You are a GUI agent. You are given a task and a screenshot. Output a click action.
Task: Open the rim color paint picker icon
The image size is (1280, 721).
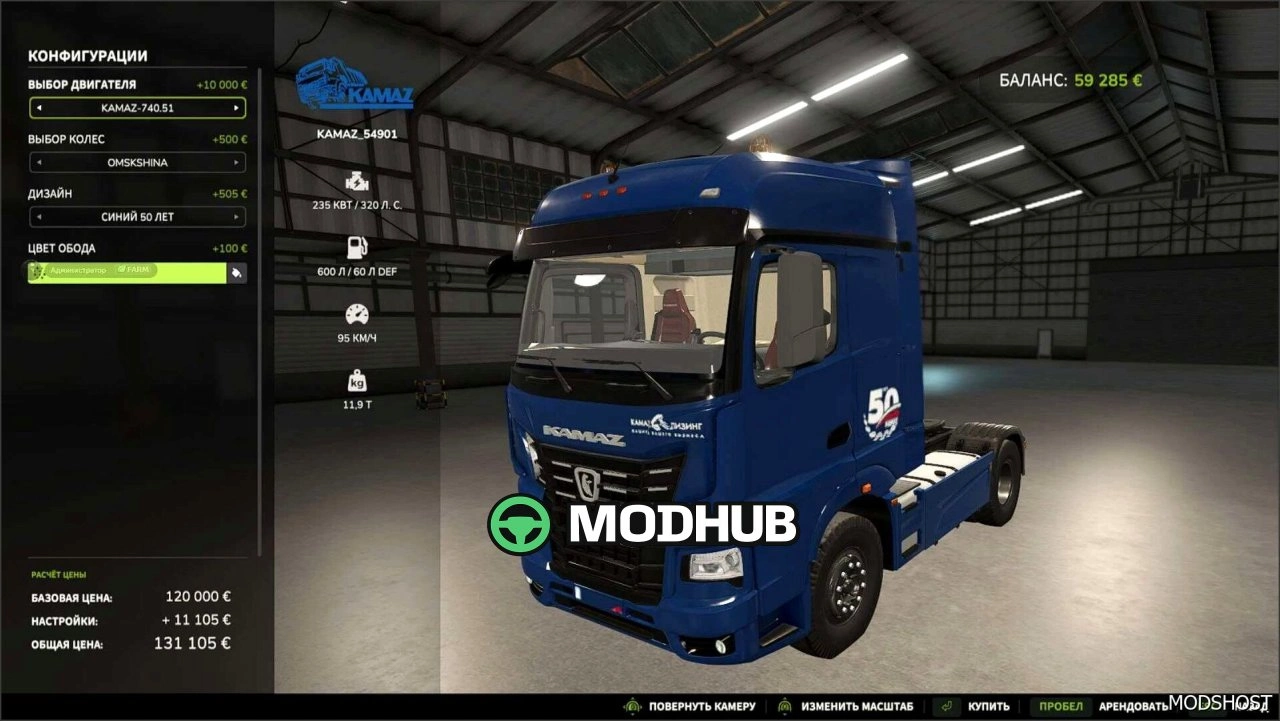click(x=237, y=272)
